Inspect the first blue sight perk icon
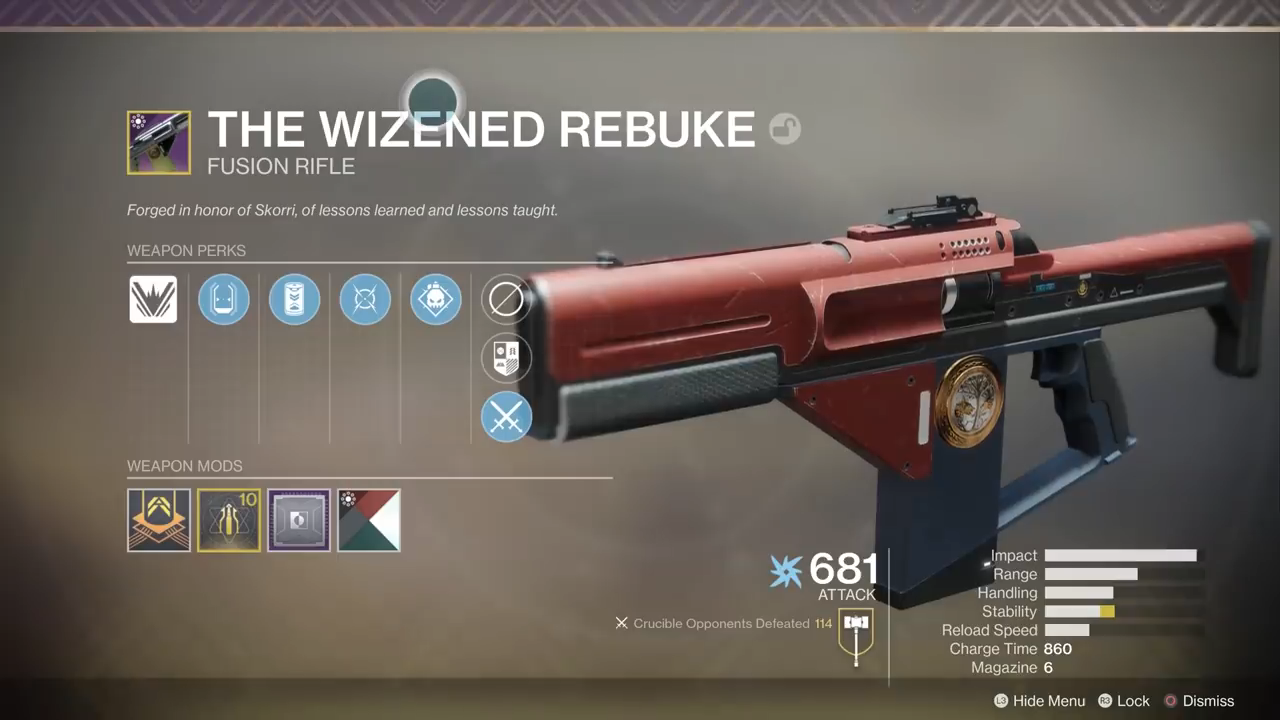The width and height of the screenshot is (1280, 720). pyautogui.click(x=223, y=299)
